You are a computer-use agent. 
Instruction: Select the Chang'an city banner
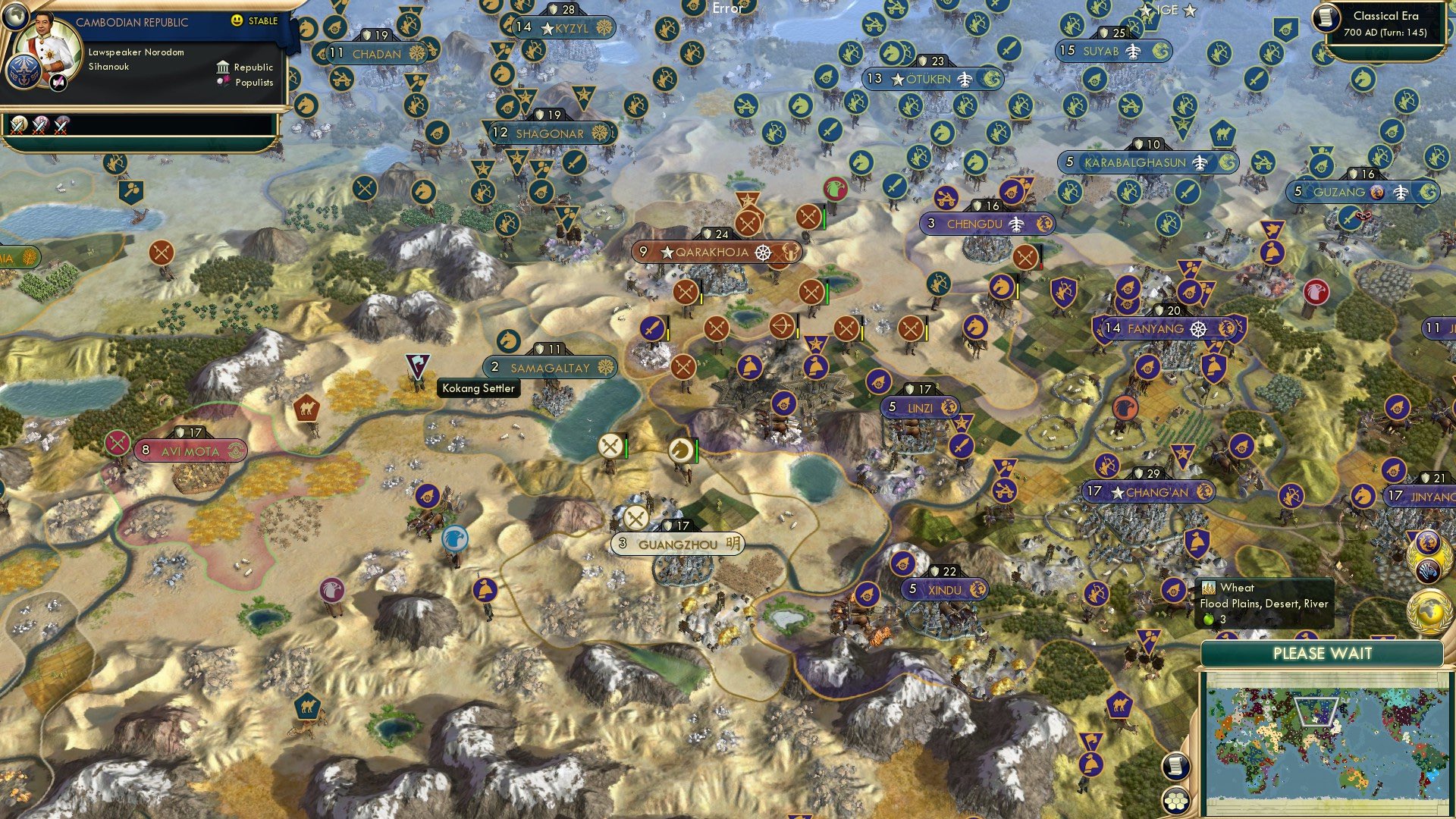(1147, 491)
